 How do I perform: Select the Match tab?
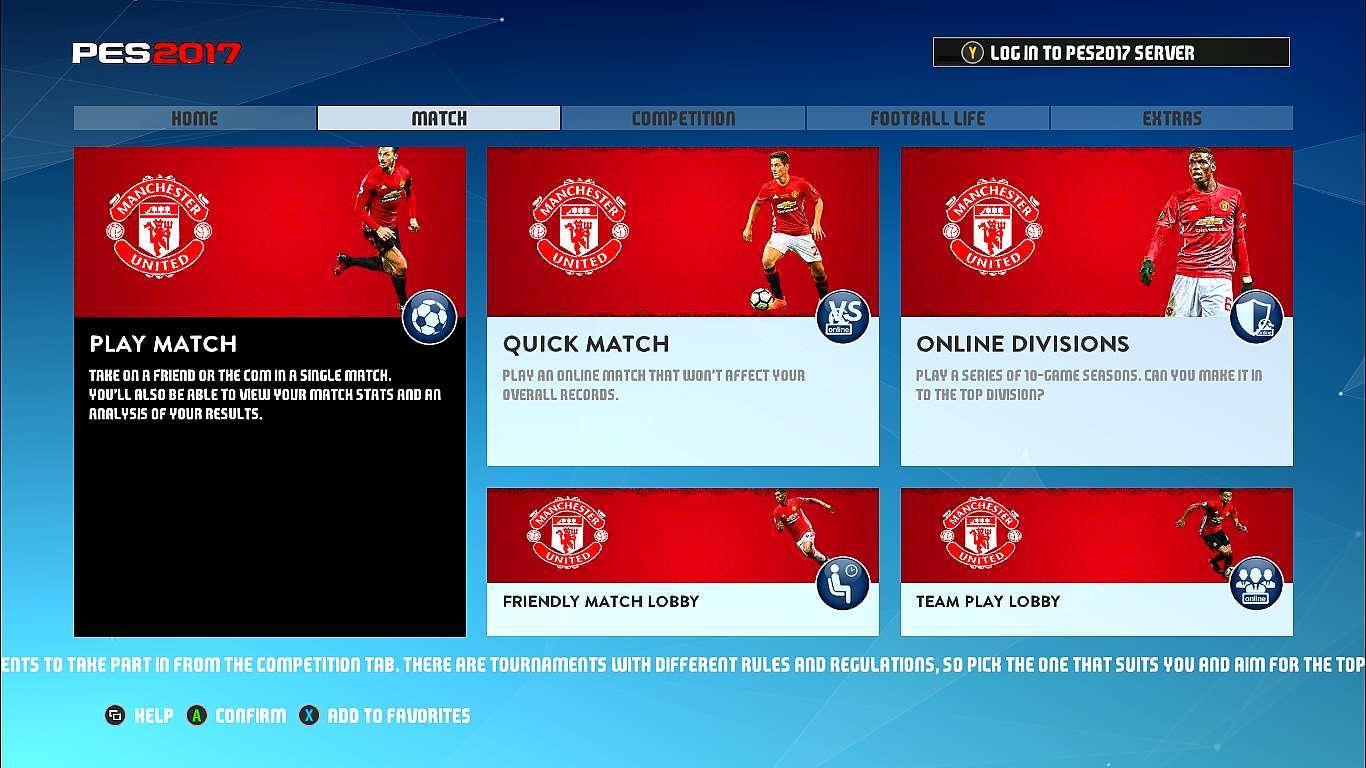pyautogui.click(x=439, y=118)
